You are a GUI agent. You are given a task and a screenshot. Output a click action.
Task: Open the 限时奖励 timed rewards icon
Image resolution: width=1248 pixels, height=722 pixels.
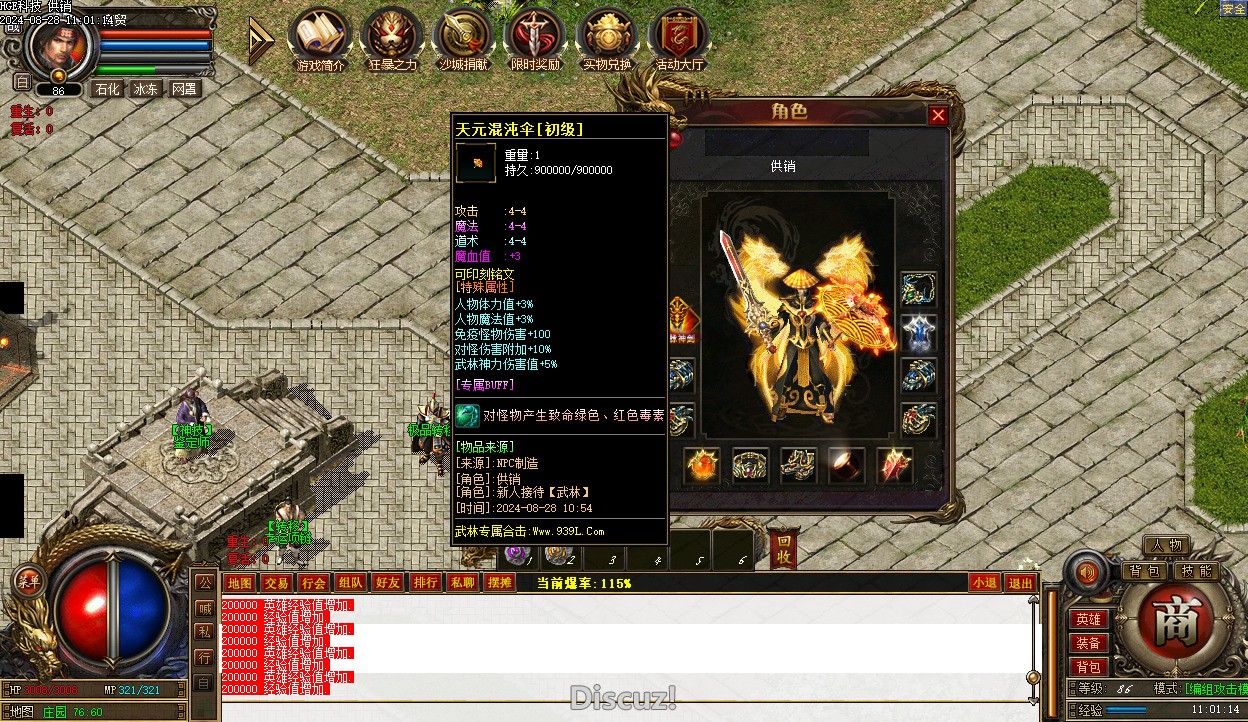click(x=536, y=40)
